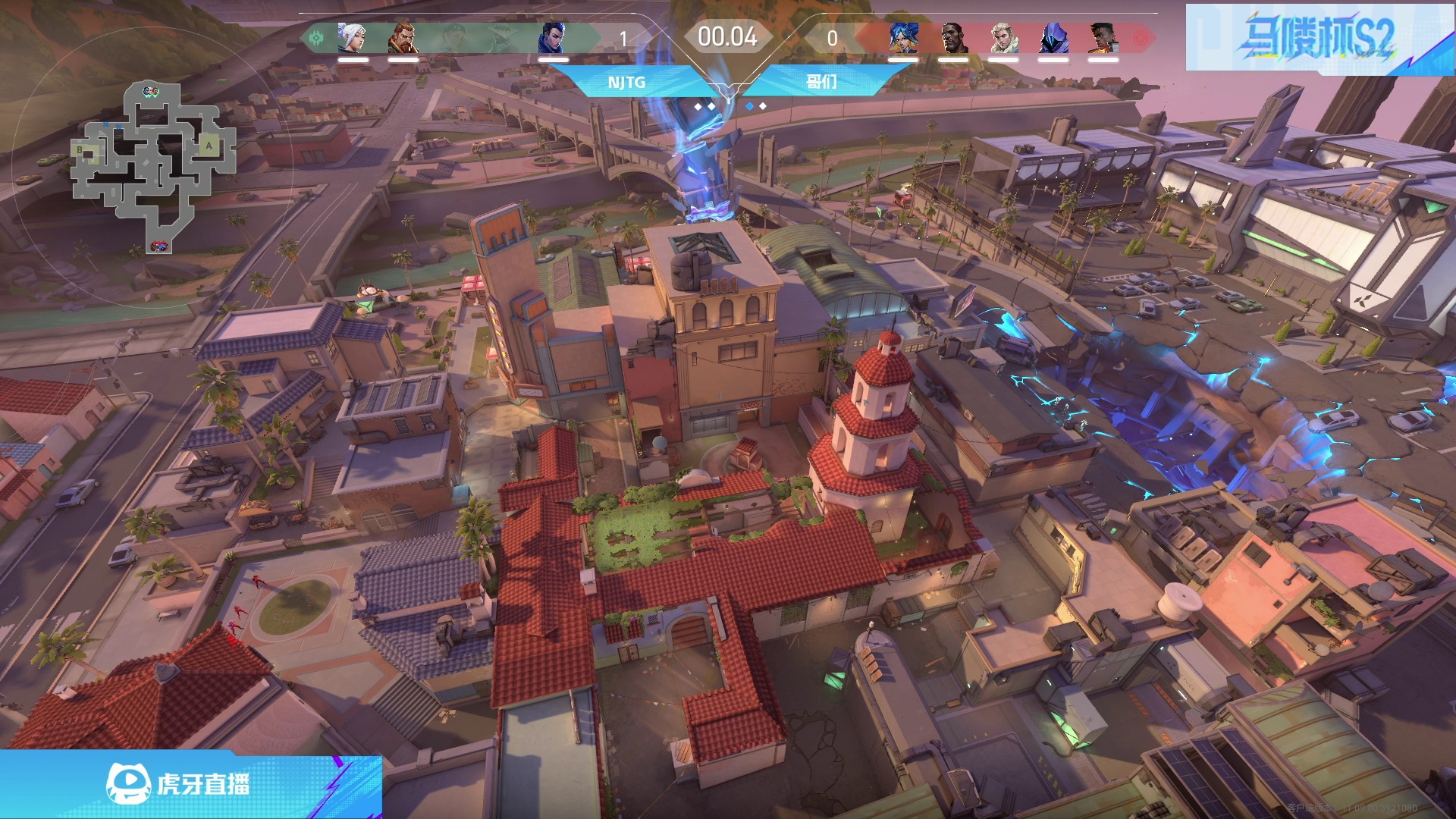Select the A site on the minimap
The image size is (1456, 819).
209,145
